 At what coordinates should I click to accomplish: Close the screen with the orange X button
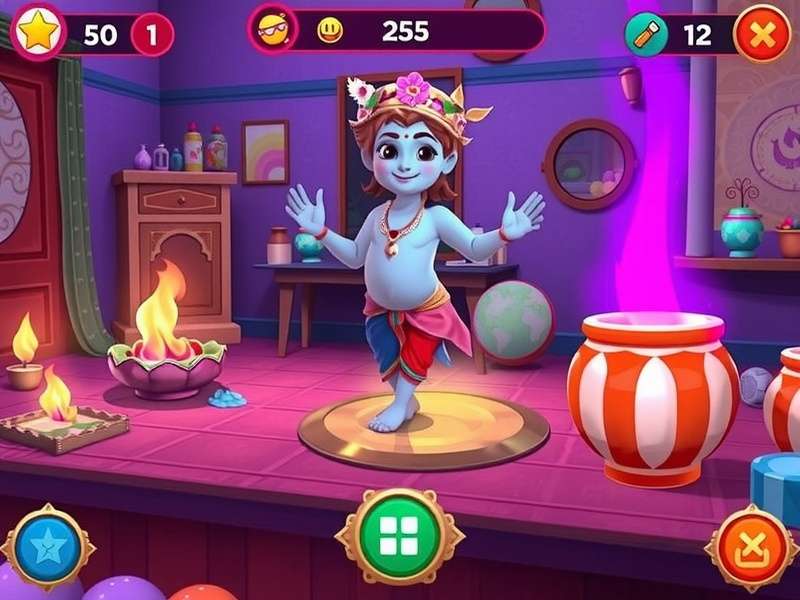click(x=762, y=35)
